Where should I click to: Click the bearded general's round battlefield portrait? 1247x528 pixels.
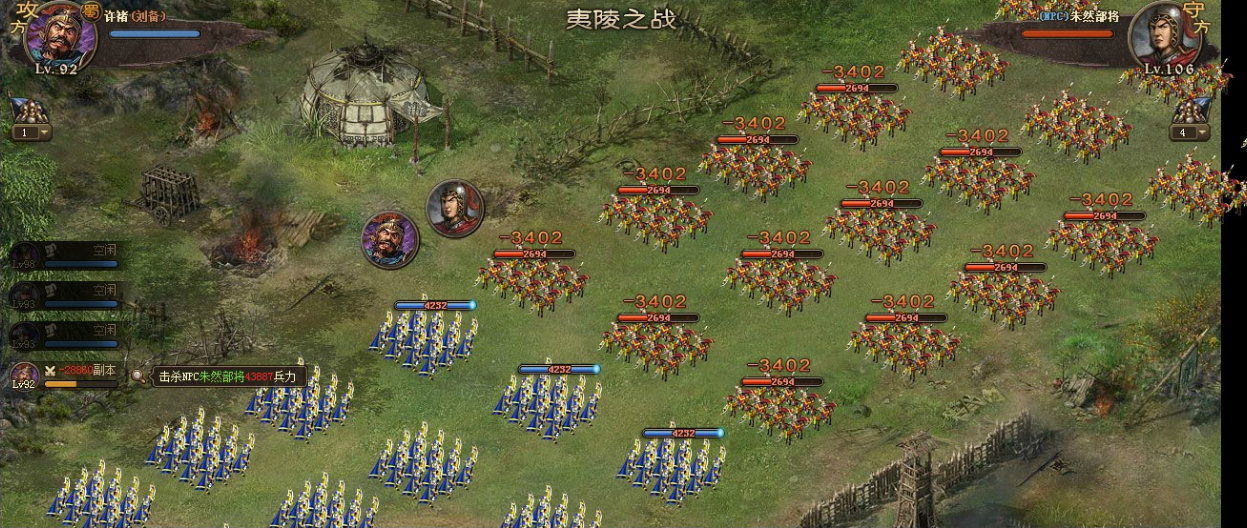(x=390, y=240)
